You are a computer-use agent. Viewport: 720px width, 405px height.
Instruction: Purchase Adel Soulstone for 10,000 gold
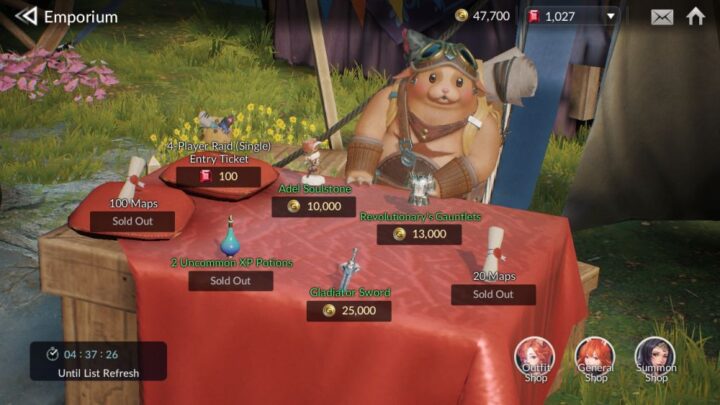(x=314, y=207)
